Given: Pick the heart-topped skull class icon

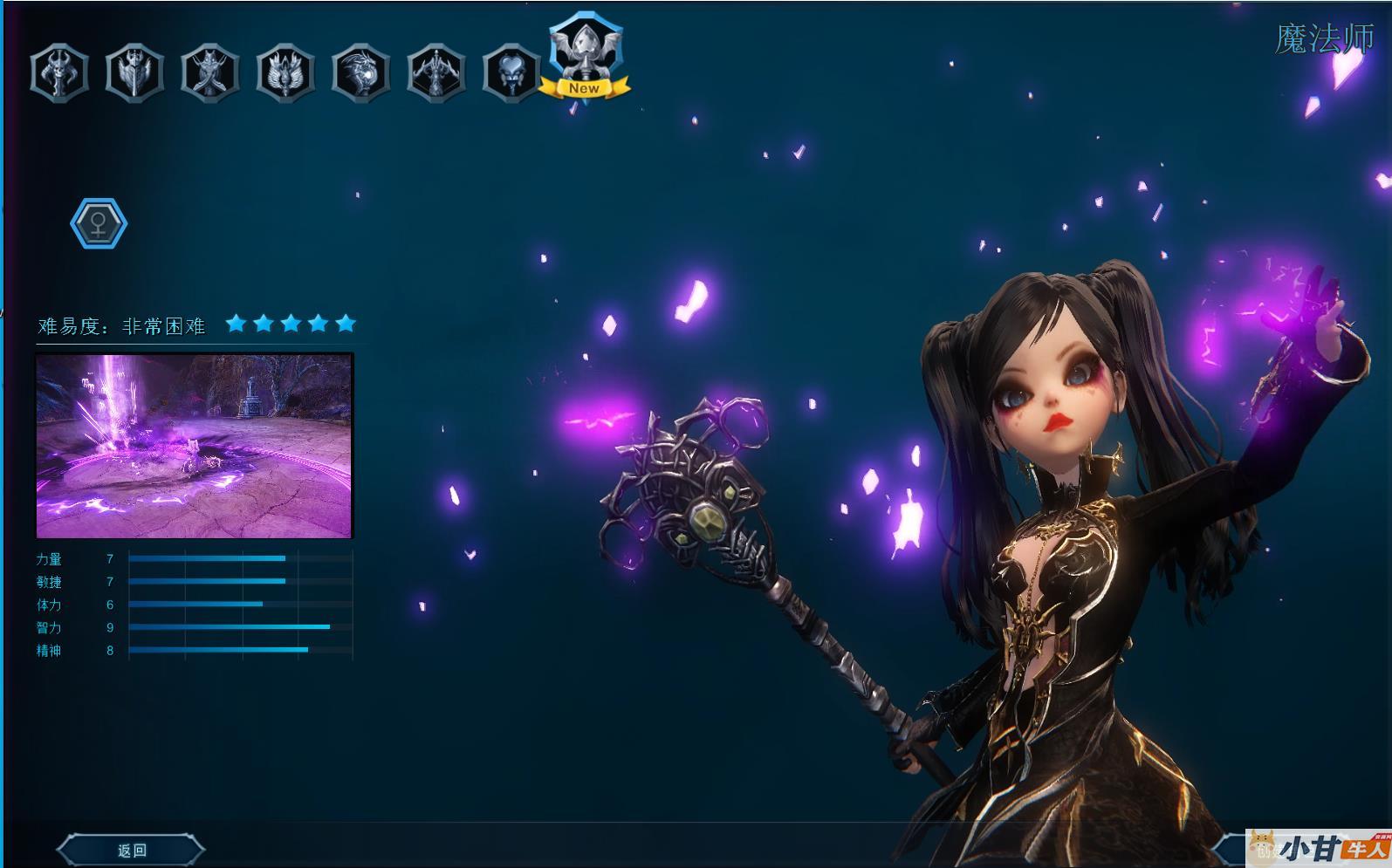Looking at the screenshot, I should pos(511,72).
